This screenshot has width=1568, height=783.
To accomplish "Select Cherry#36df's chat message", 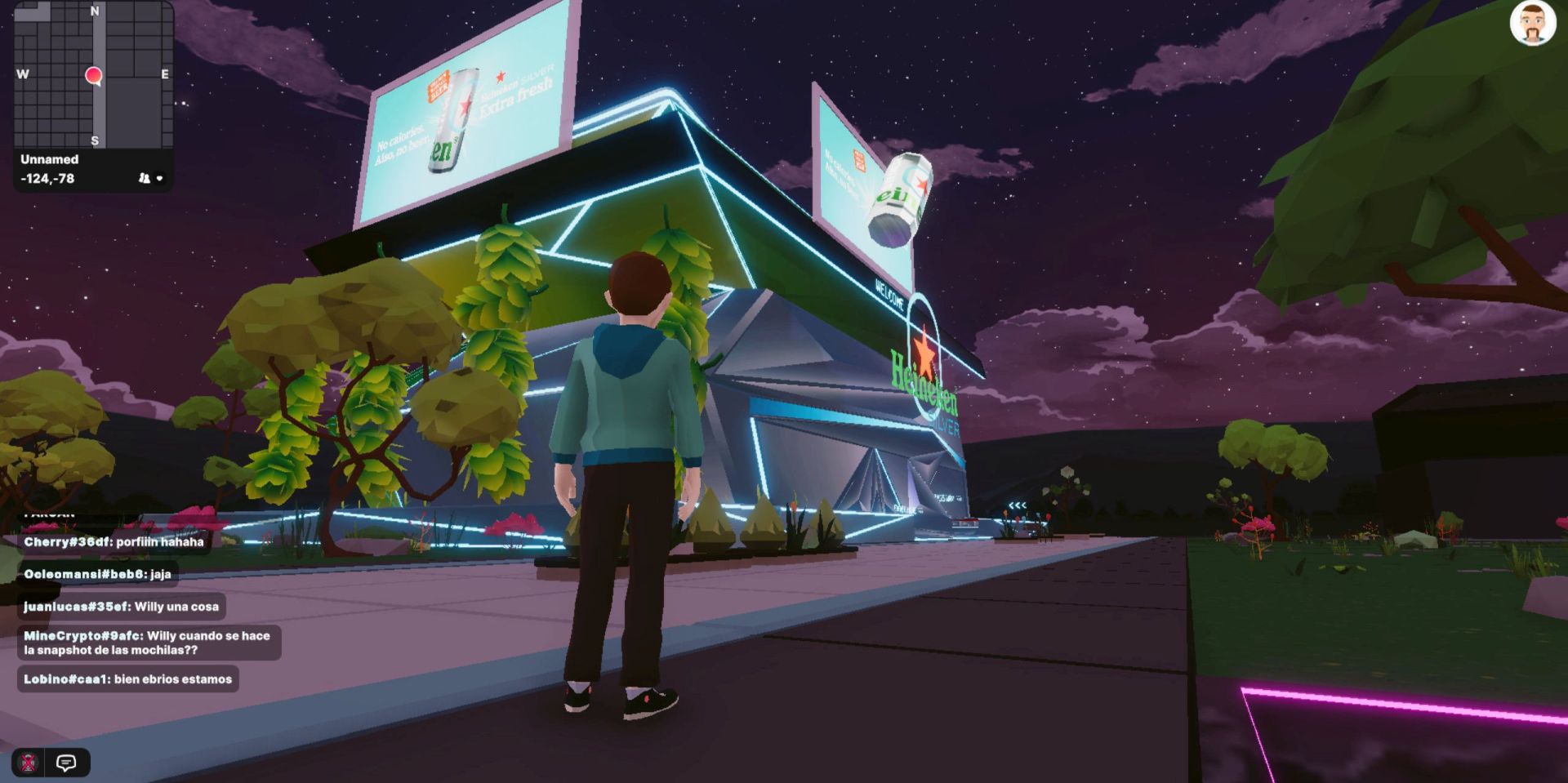I will 114,542.
